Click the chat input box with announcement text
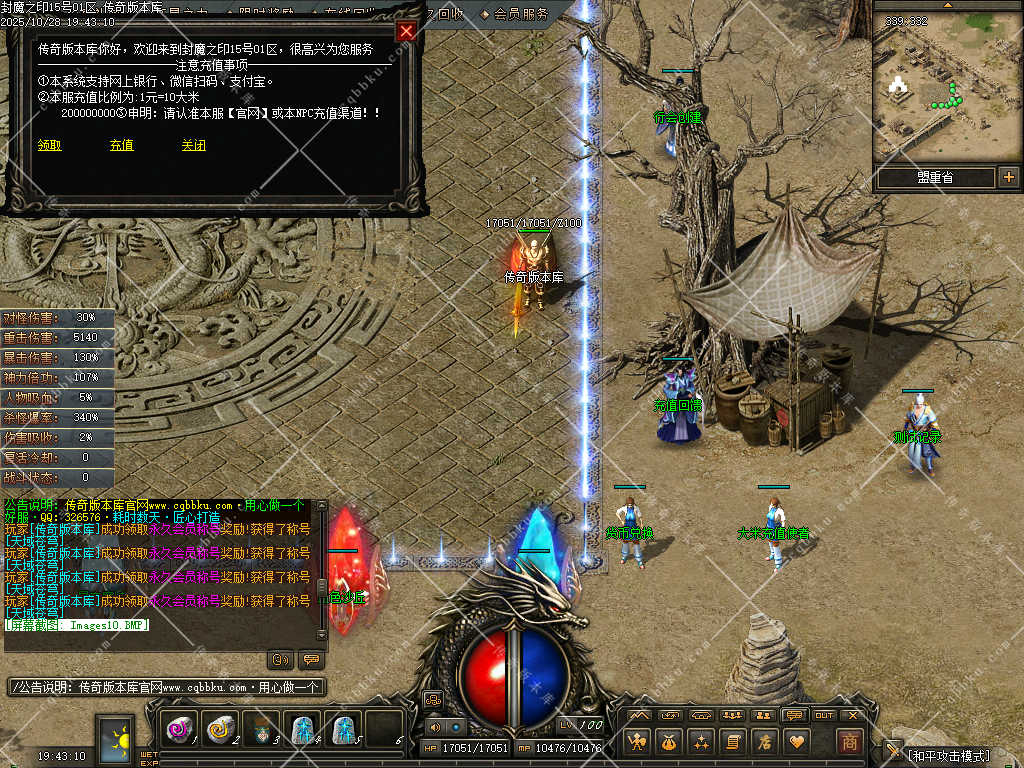 (x=167, y=688)
